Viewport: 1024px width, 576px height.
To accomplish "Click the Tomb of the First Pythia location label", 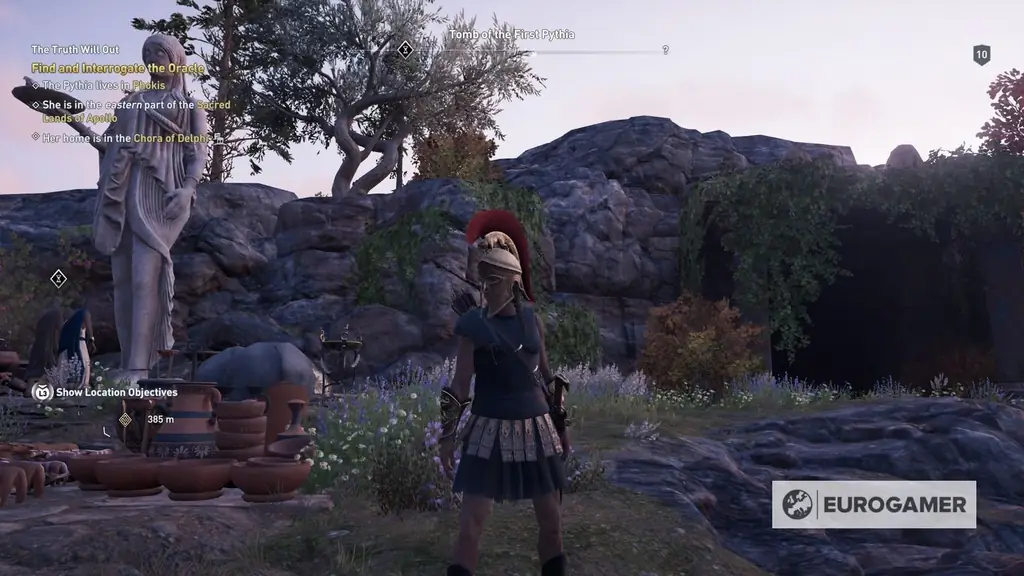I will 511,35.
